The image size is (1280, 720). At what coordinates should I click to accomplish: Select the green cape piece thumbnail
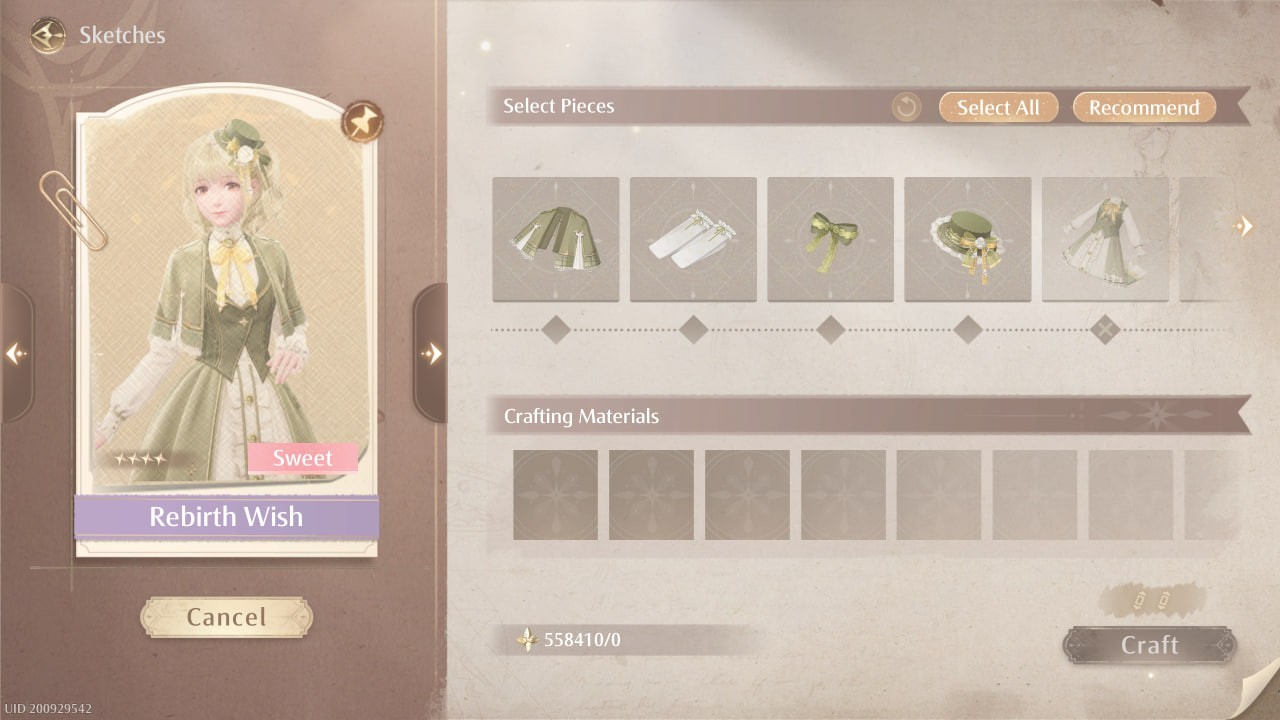[x=556, y=238]
